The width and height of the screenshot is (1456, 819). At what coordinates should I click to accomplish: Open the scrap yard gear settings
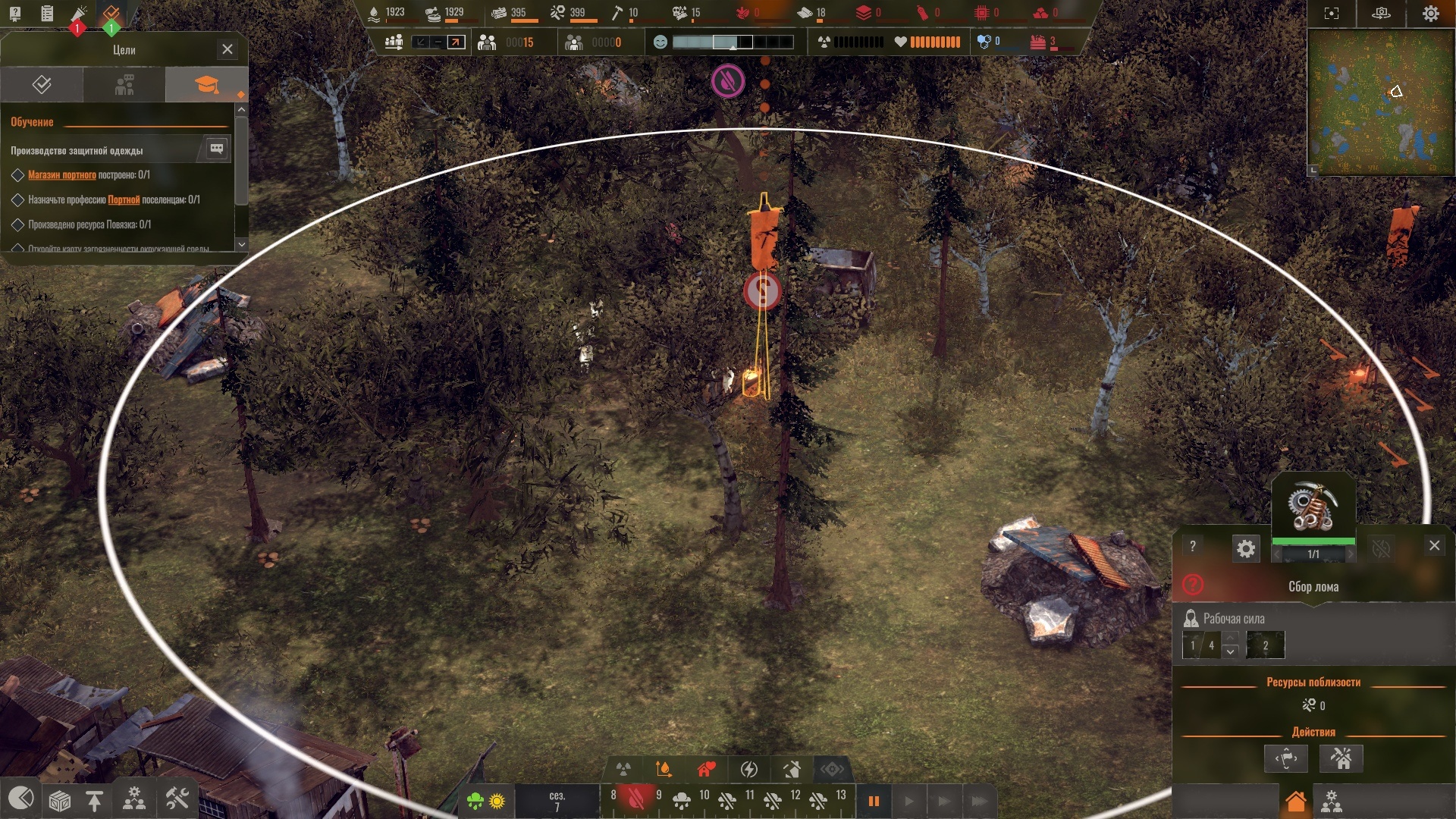(1245, 548)
